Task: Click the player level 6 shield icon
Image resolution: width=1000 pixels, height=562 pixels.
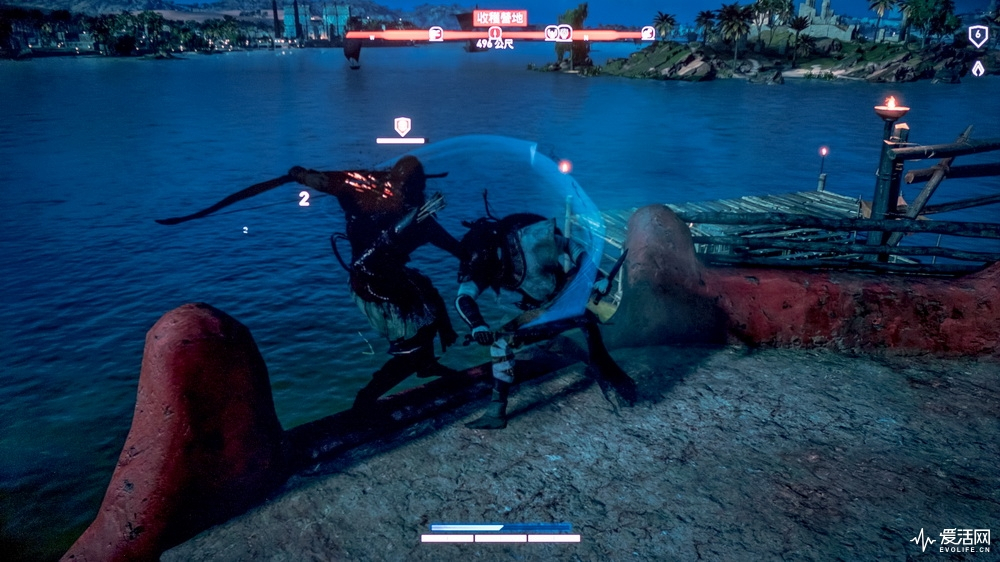Action: (x=977, y=37)
